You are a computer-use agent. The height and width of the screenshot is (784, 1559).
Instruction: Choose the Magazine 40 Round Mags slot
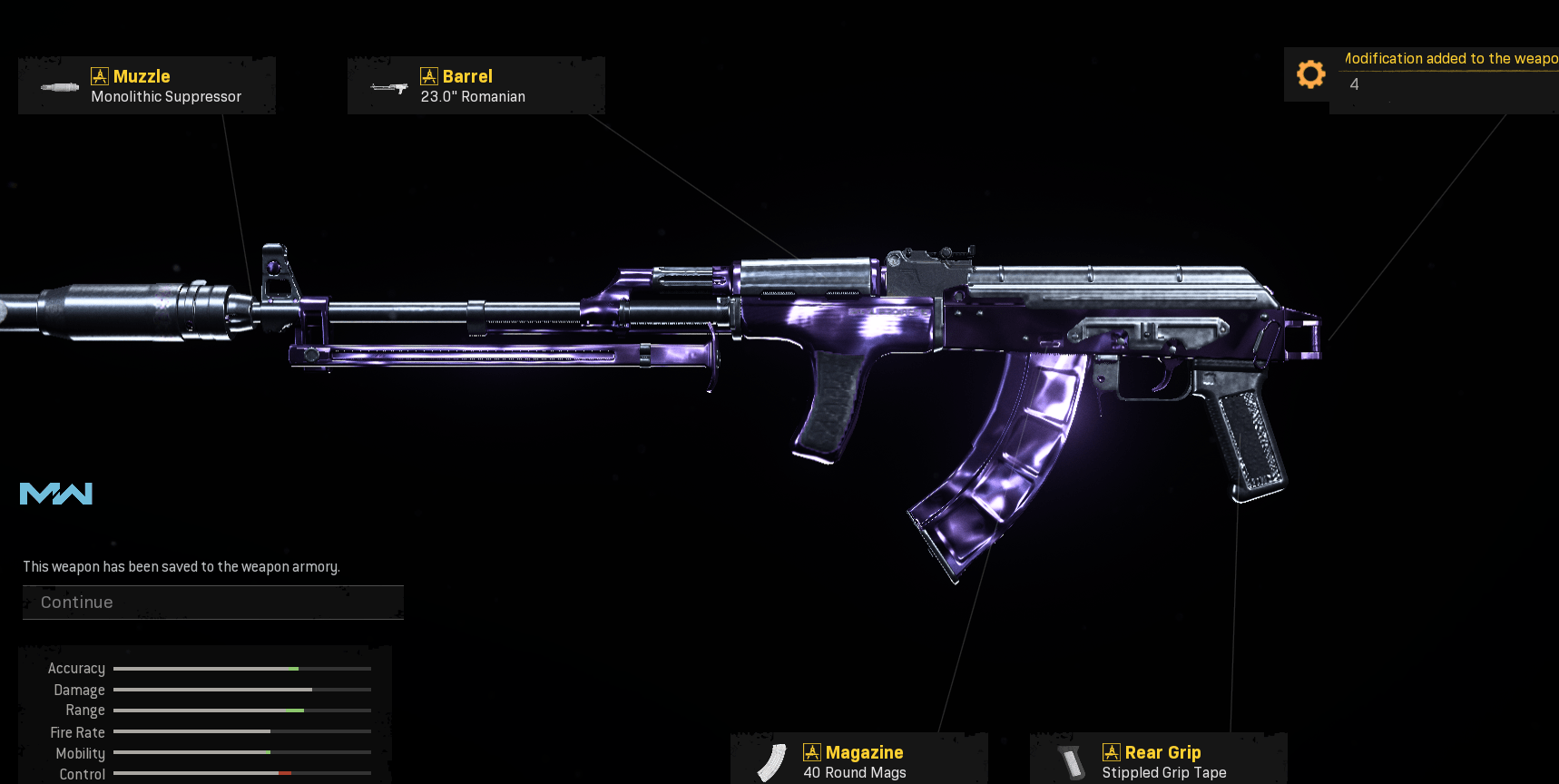point(858,760)
